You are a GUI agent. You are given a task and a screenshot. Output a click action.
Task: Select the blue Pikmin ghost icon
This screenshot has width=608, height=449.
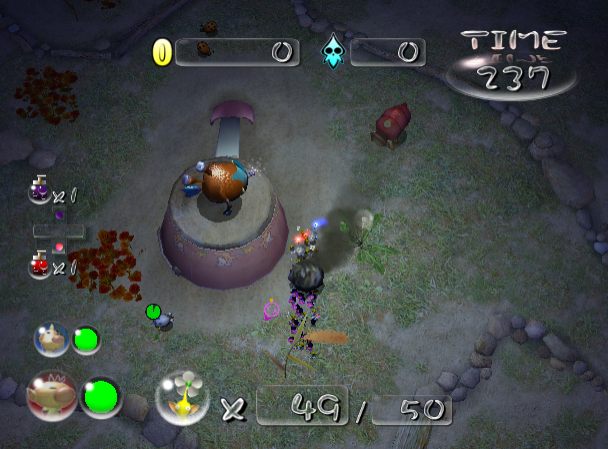click(331, 53)
